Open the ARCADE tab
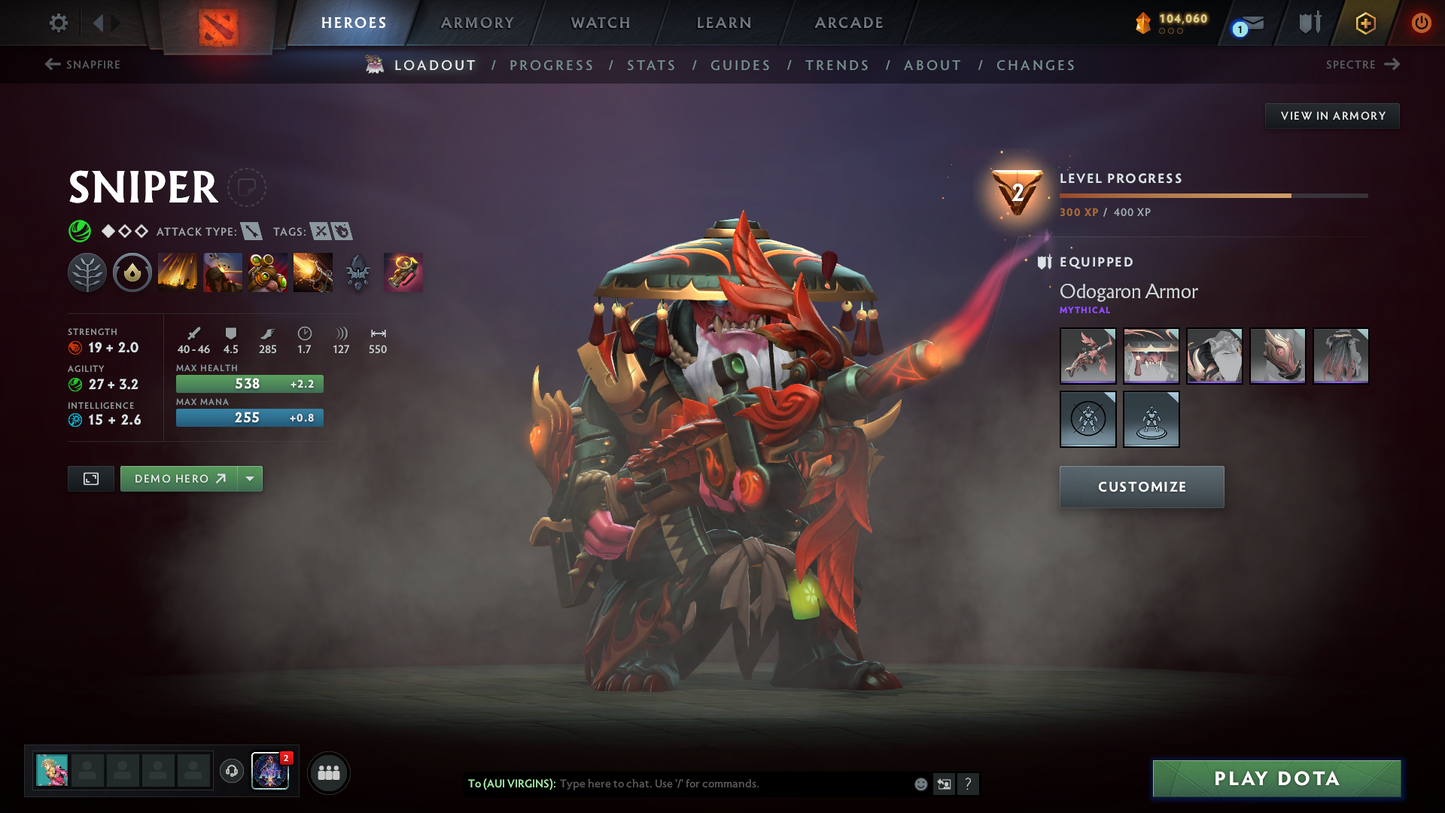The height and width of the screenshot is (813, 1445). [x=848, y=22]
